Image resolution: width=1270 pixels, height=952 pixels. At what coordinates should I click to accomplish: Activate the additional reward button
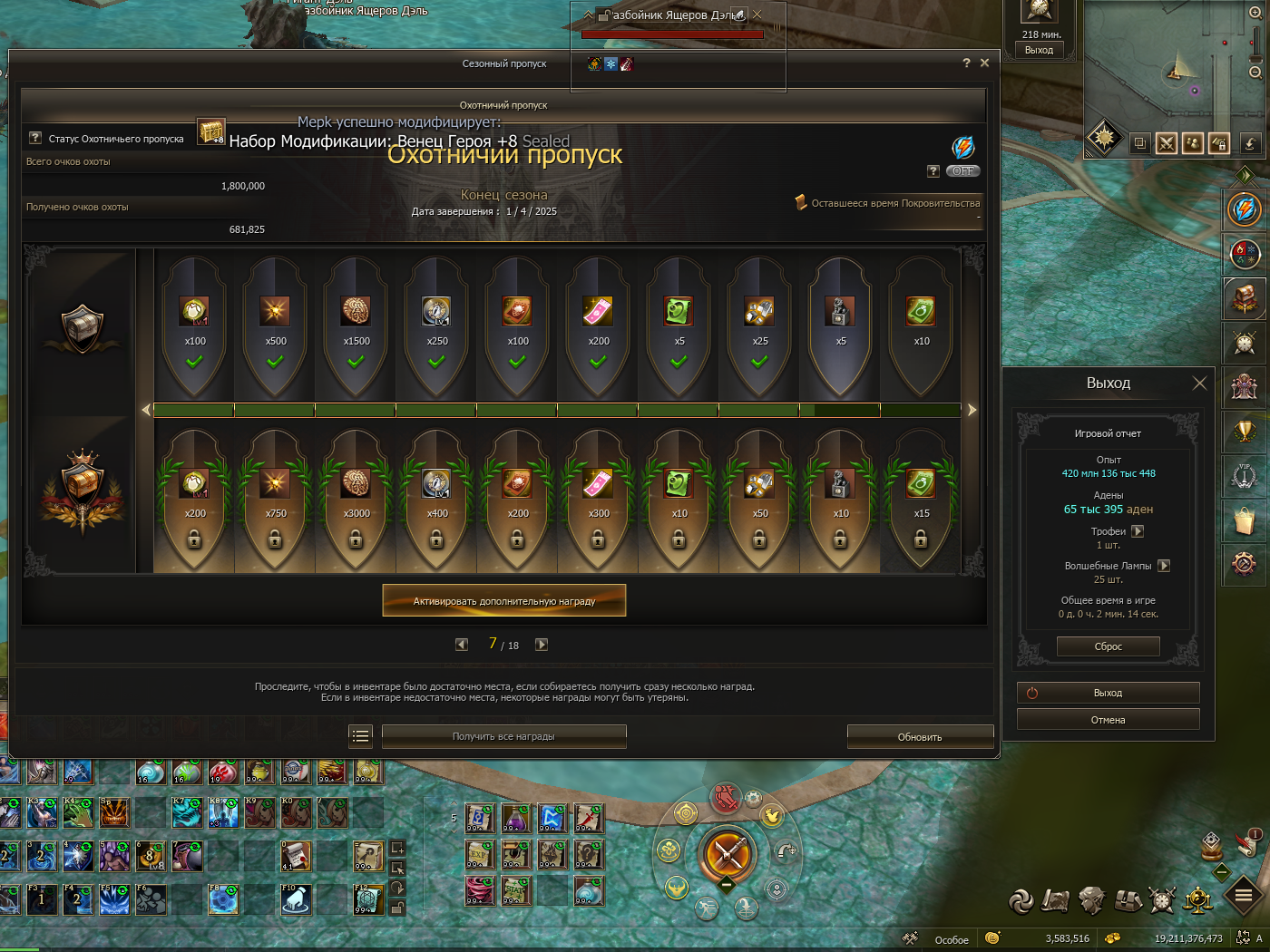pyautogui.click(x=504, y=600)
